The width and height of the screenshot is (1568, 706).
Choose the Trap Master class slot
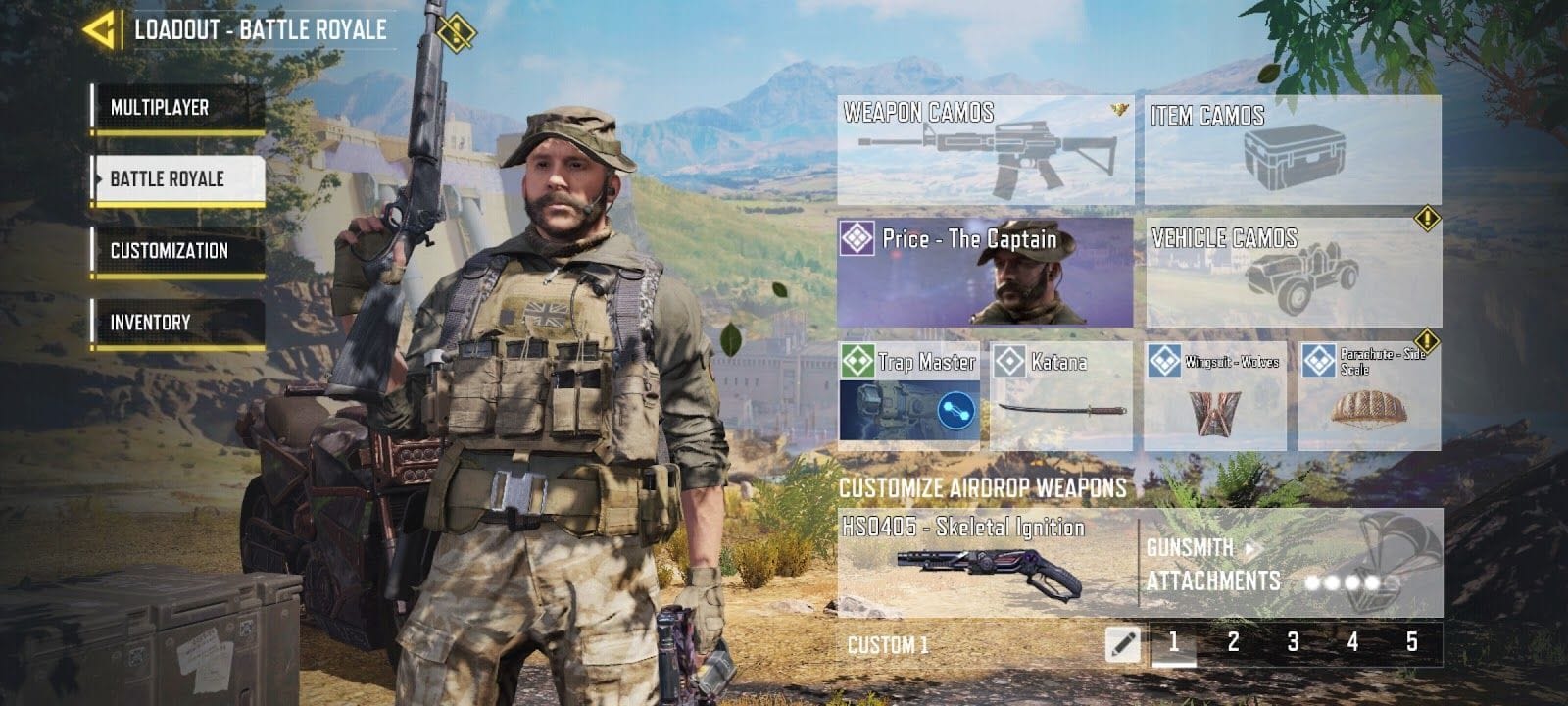coord(908,396)
